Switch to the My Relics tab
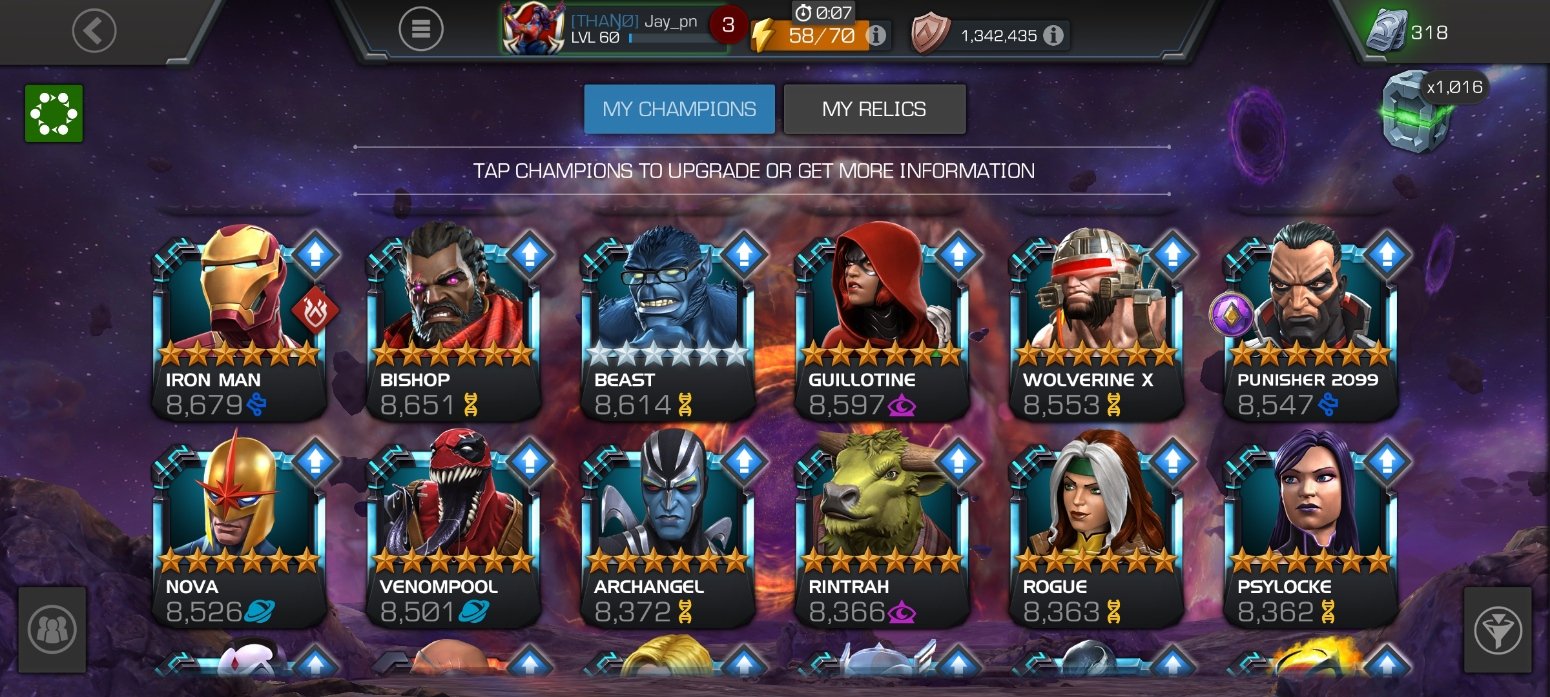 coord(874,109)
